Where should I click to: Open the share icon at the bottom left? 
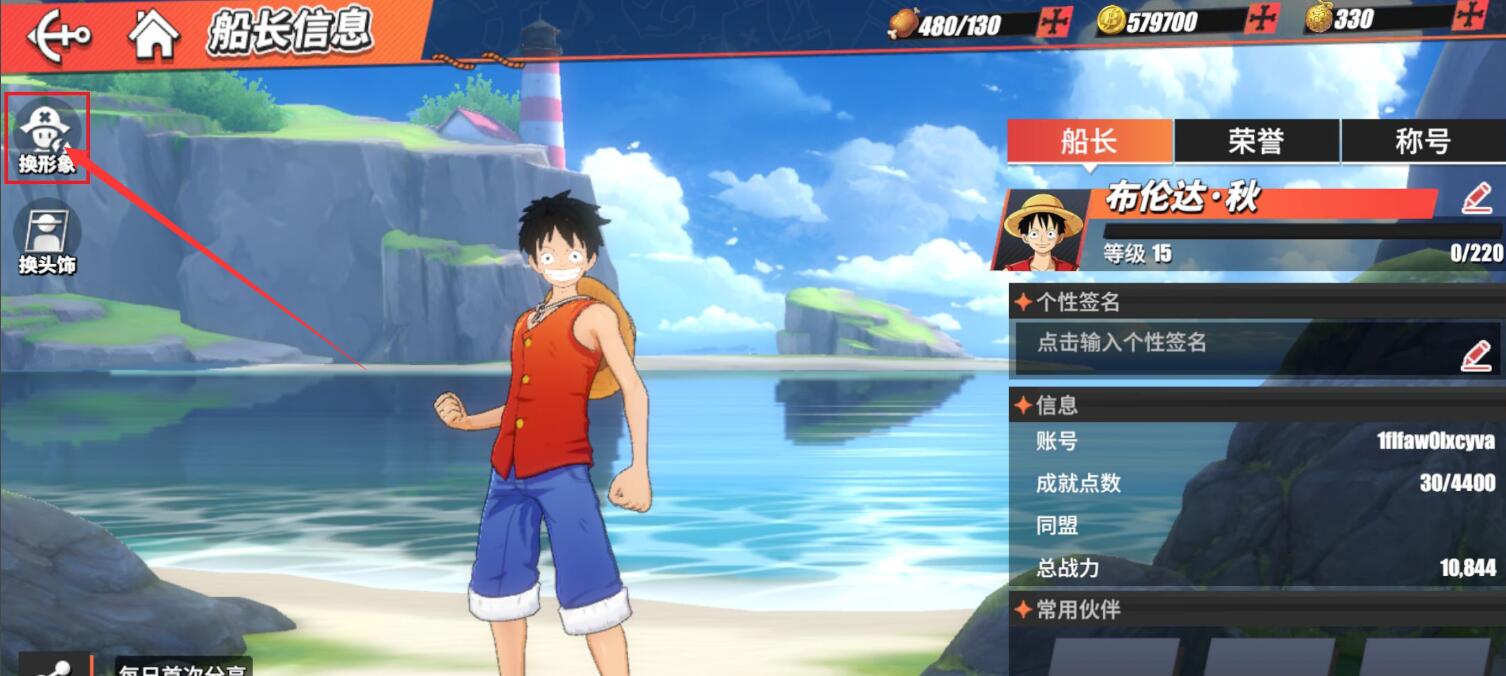[x=52, y=666]
